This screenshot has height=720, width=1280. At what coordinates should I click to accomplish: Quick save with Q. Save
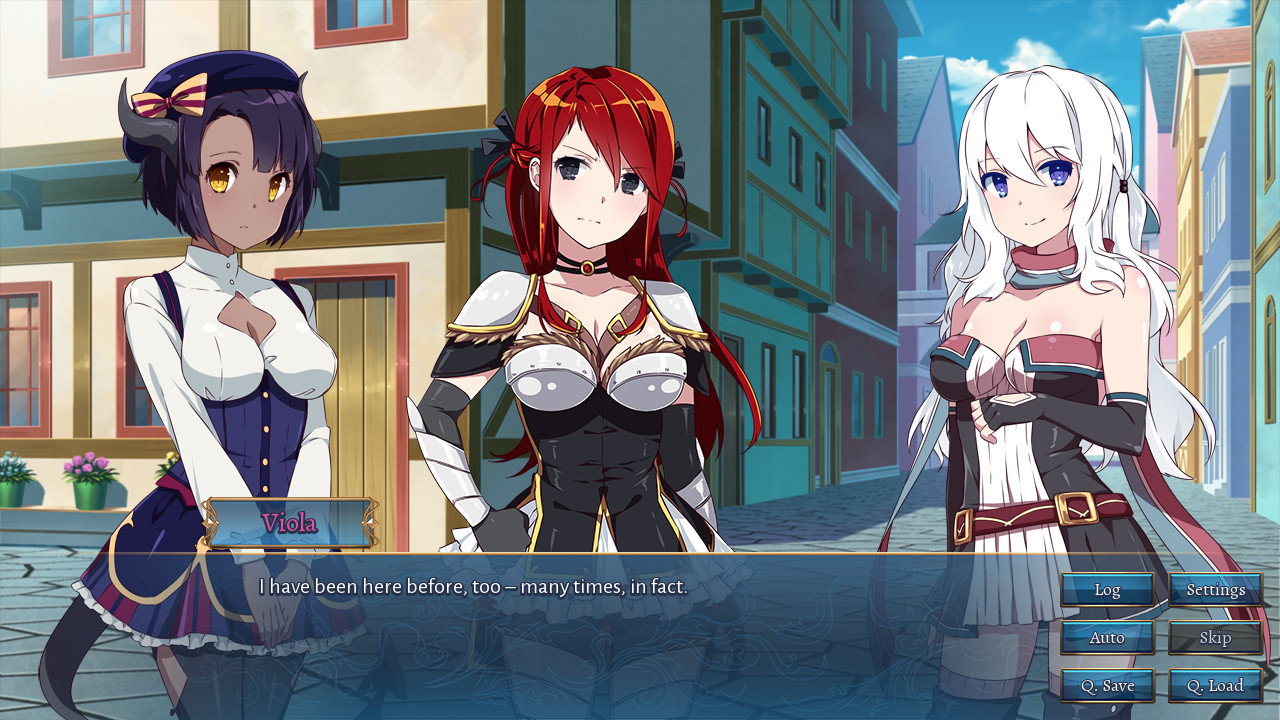coord(1107,685)
